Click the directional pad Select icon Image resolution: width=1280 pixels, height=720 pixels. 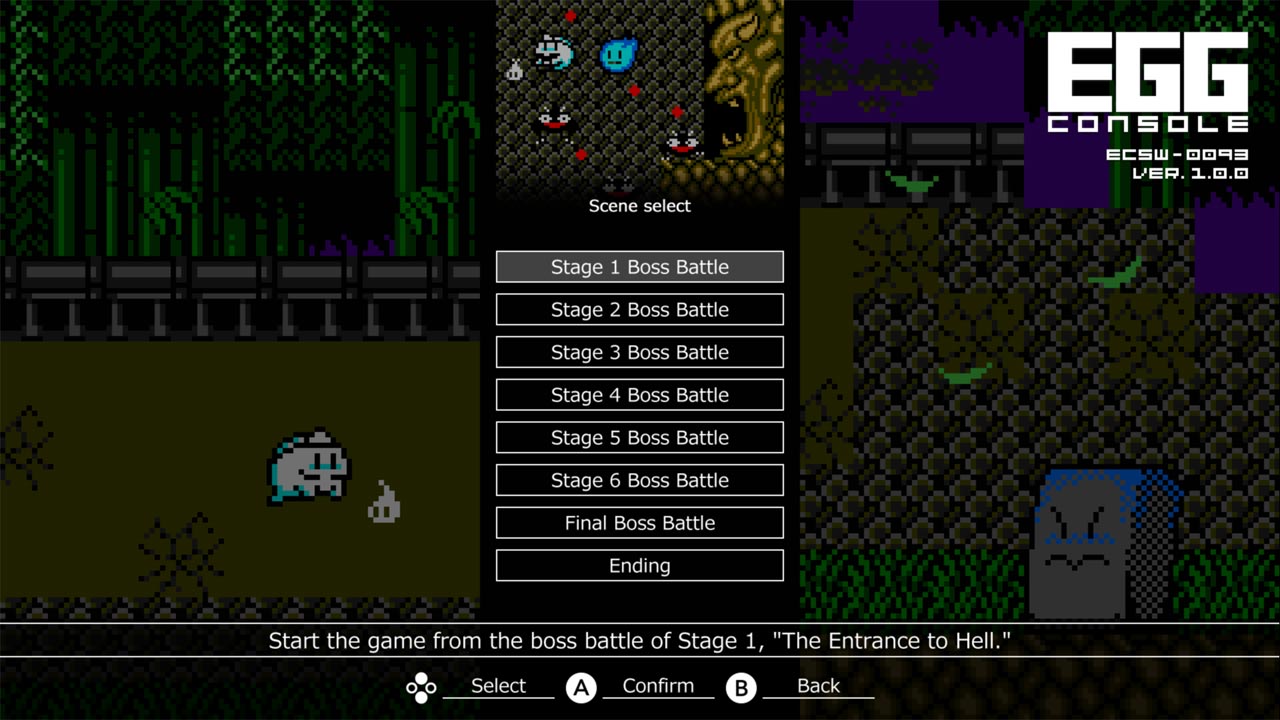[x=420, y=686]
